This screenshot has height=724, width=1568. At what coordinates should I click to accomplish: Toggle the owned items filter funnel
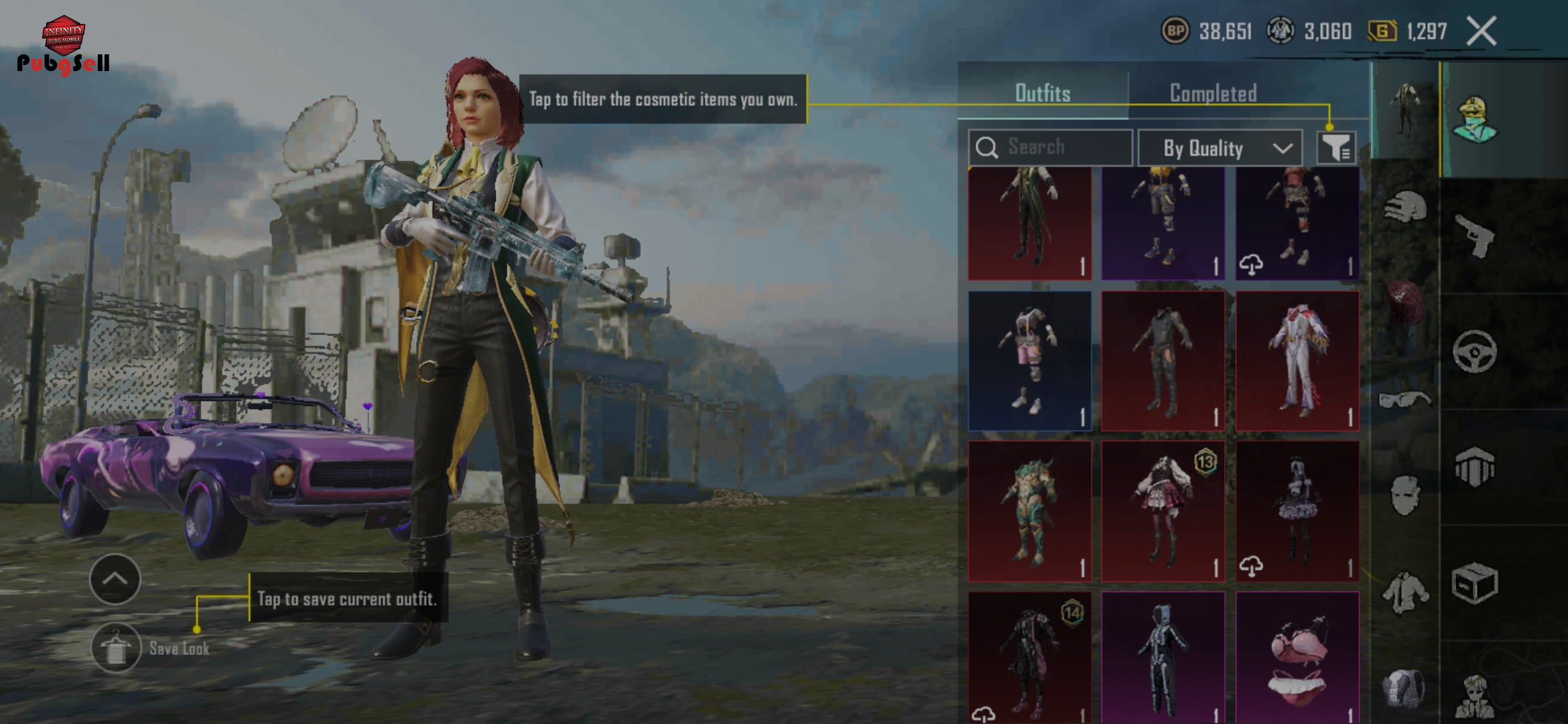[x=1336, y=147]
